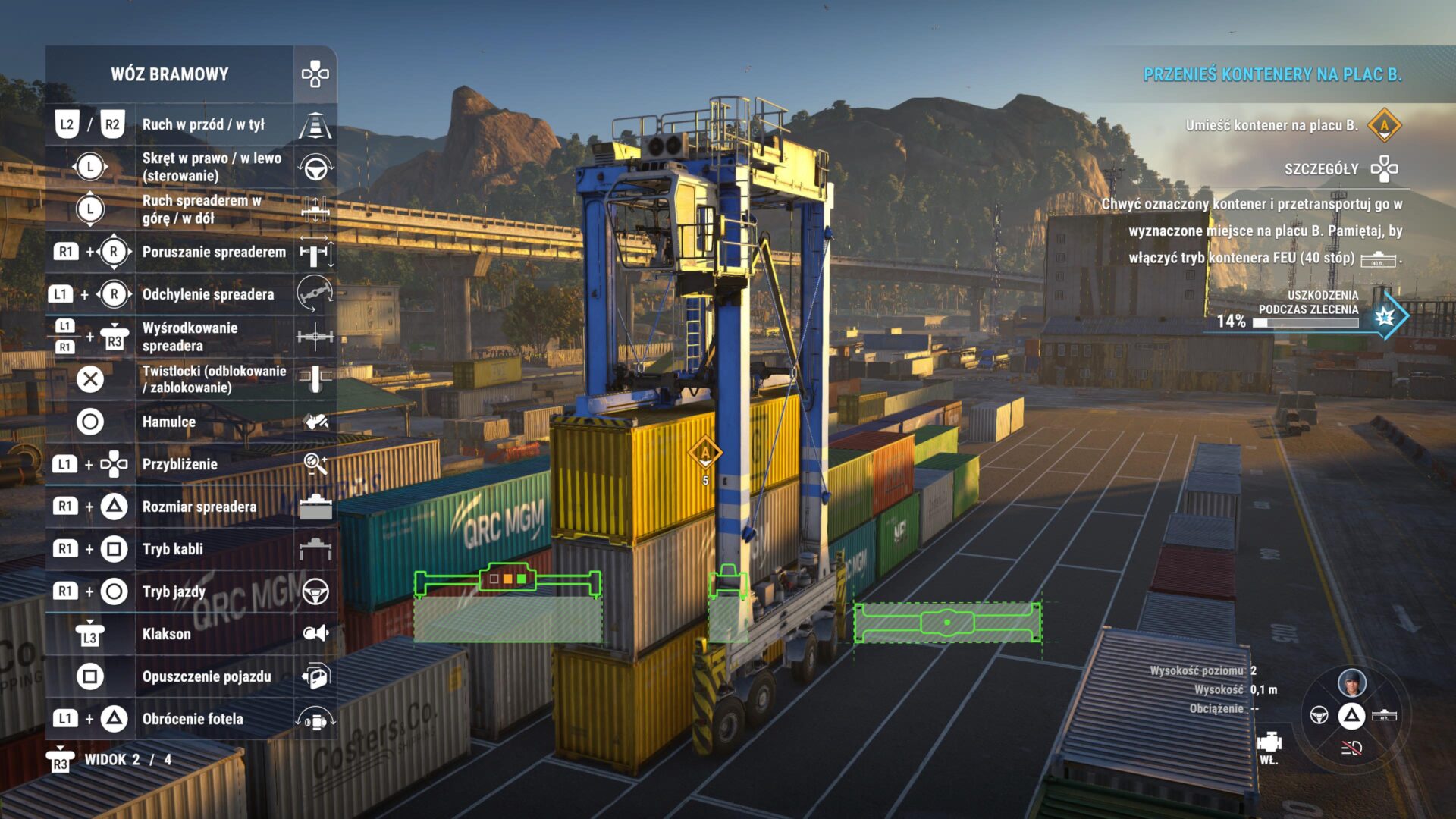Select the 'Wyśrodkowanie spreadera' row
Viewport: 1456px width, 819px height.
point(190,337)
